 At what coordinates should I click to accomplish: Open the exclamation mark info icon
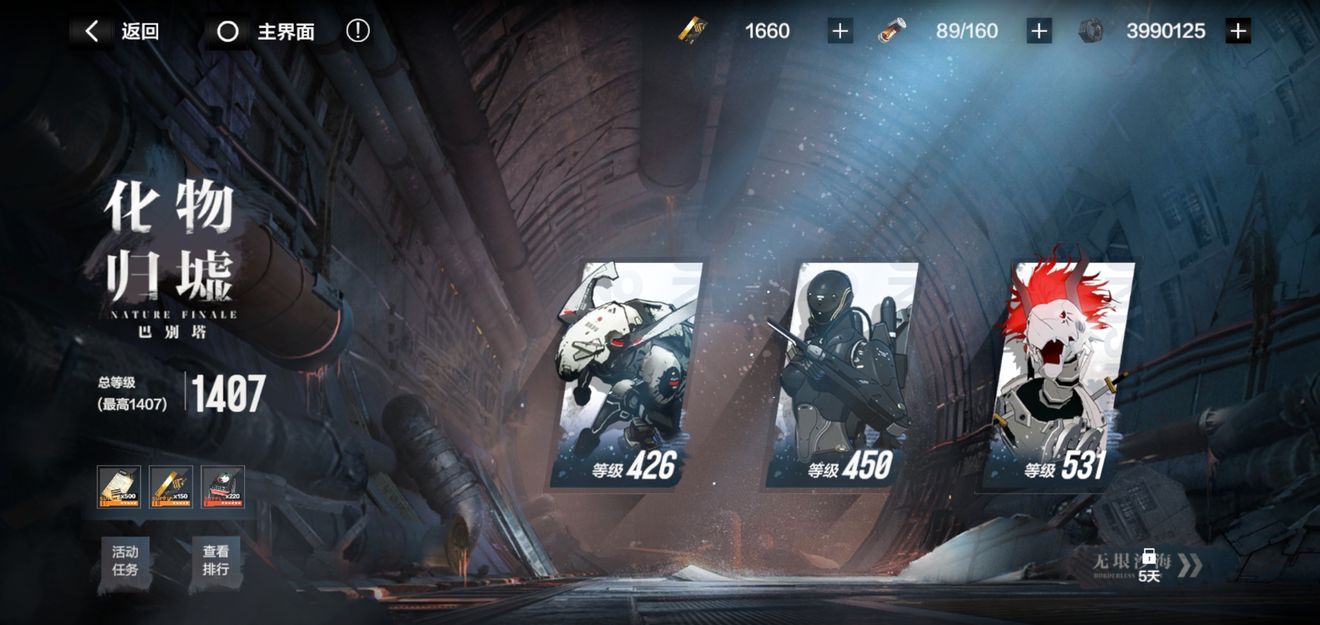358,31
